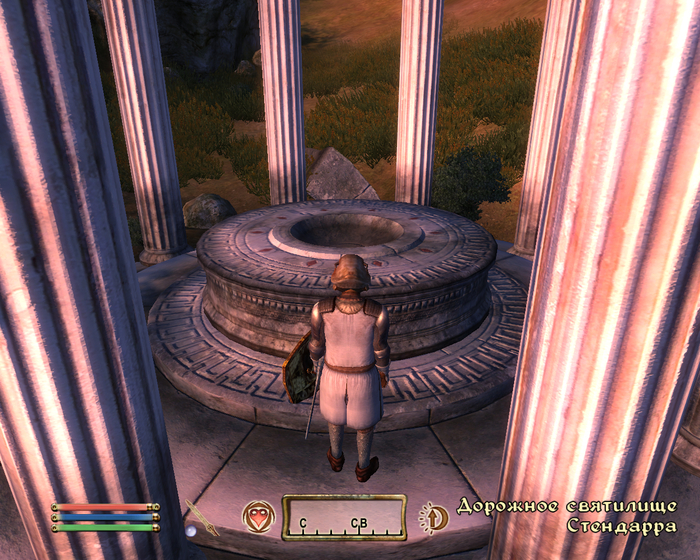Click the equipped sword weapon icon
The height and width of the screenshot is (560, 700).
[x=201, y=516]
